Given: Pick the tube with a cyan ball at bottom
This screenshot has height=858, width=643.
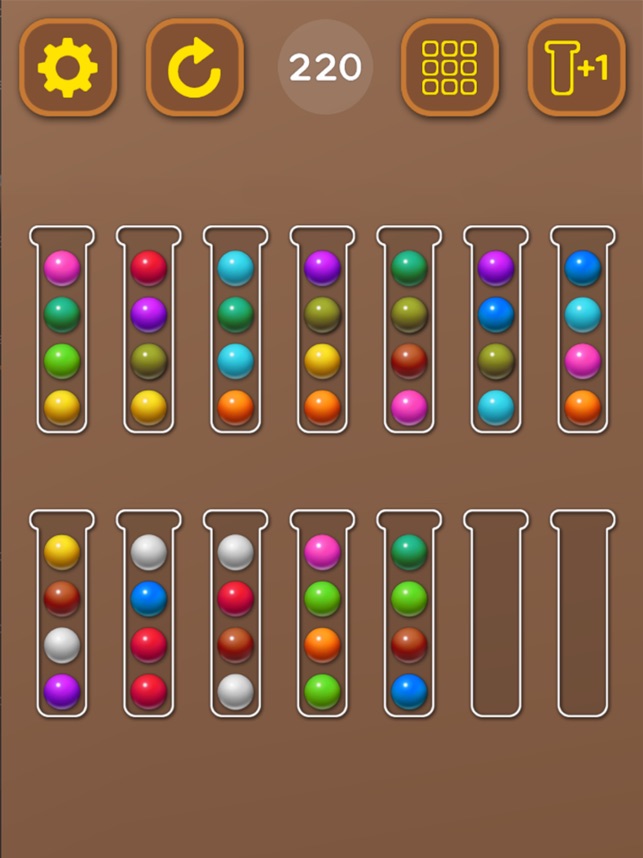Looking at the screenshot, I should coord(496,330).
